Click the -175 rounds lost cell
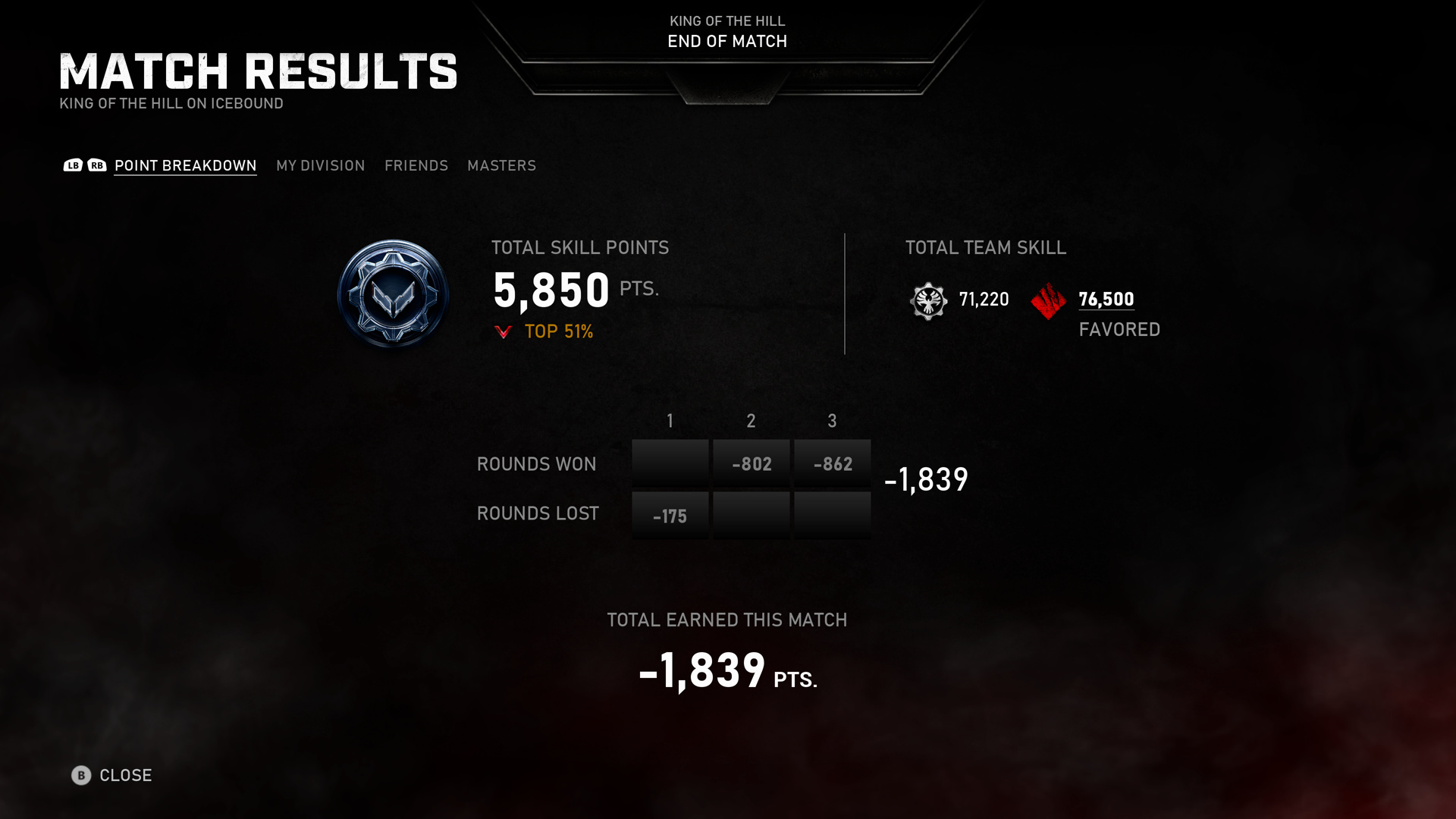This screenshot has width=1456, height=819. pyautogui.click(x=670, y=515)
